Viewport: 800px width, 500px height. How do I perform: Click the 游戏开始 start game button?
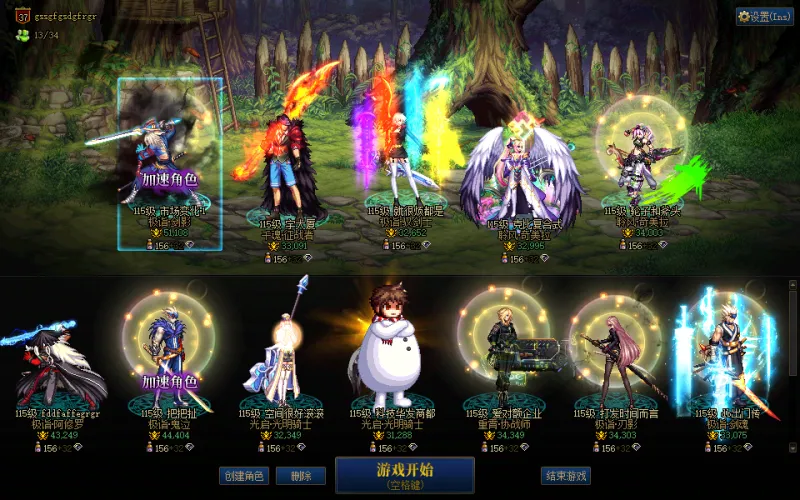[x=404, y=475]
